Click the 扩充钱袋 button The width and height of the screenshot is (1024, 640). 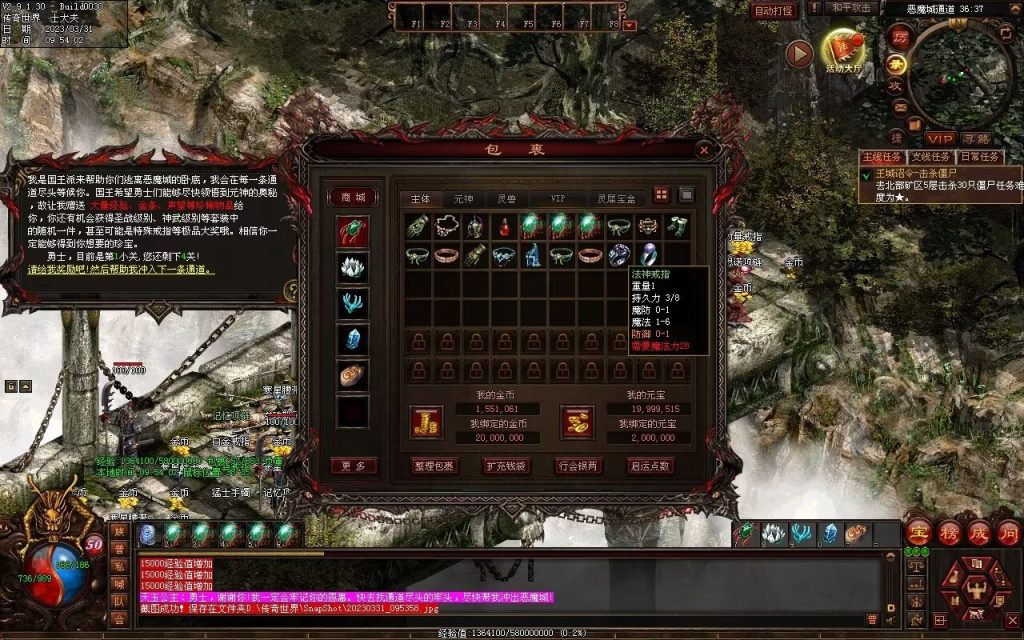pos(507,466)
